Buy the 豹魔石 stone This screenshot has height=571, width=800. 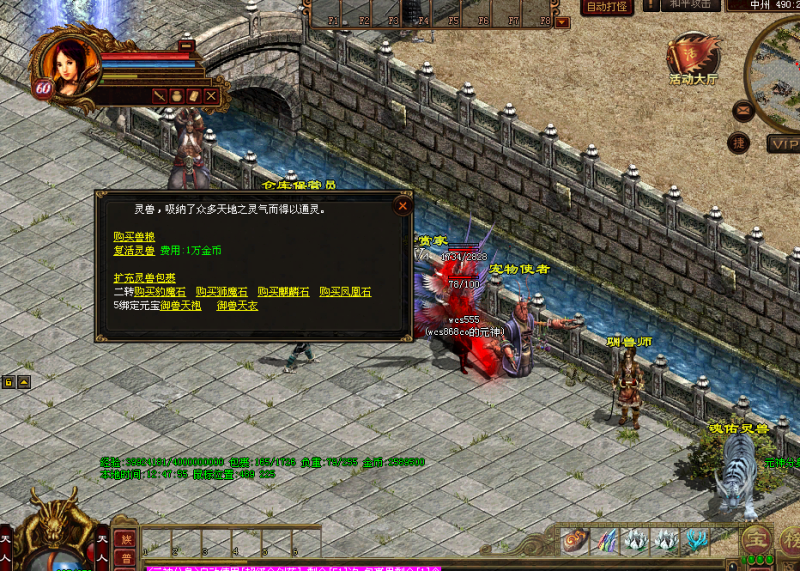160,291
